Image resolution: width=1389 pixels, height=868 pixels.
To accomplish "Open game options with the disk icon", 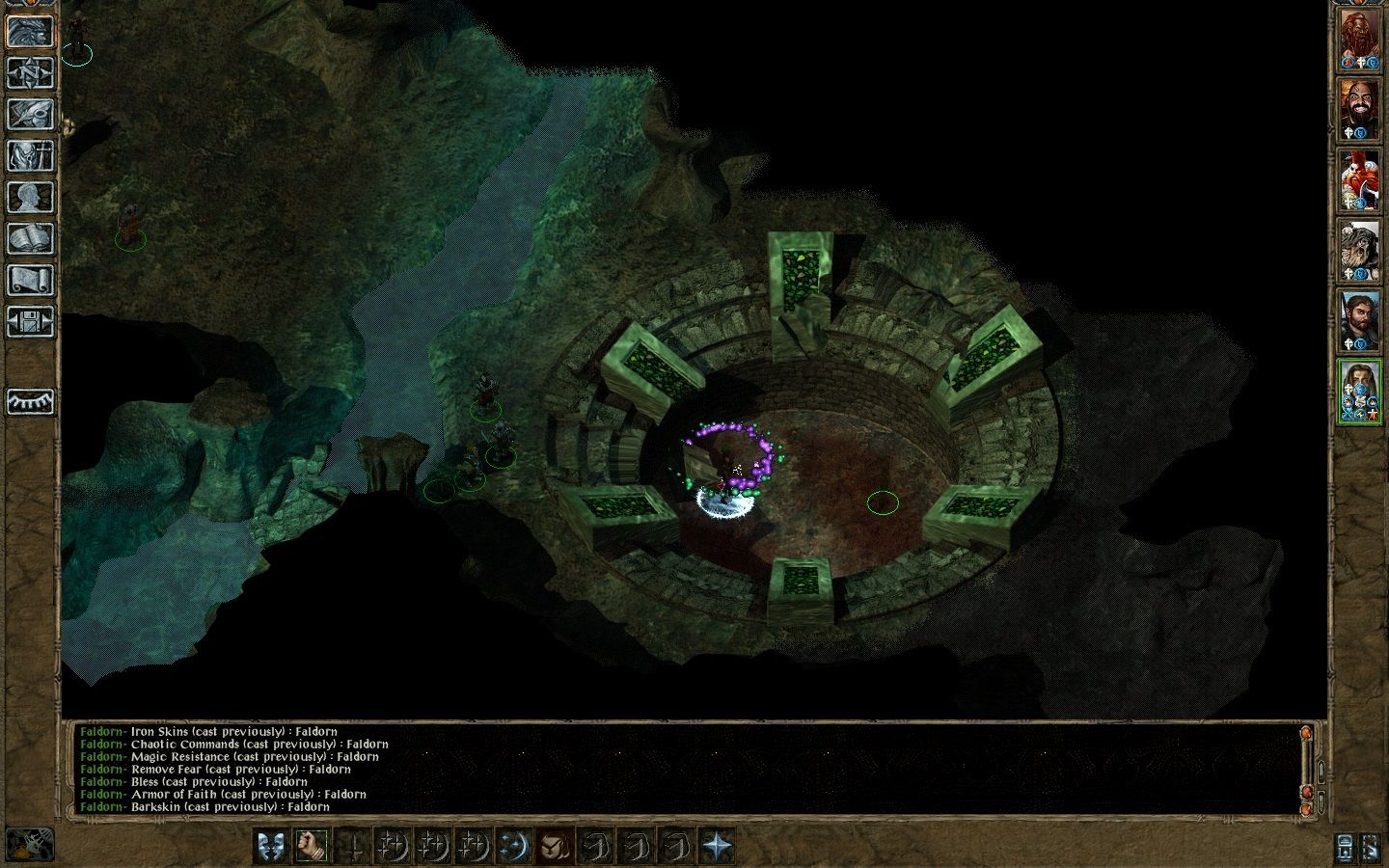I will click(29, 322).
